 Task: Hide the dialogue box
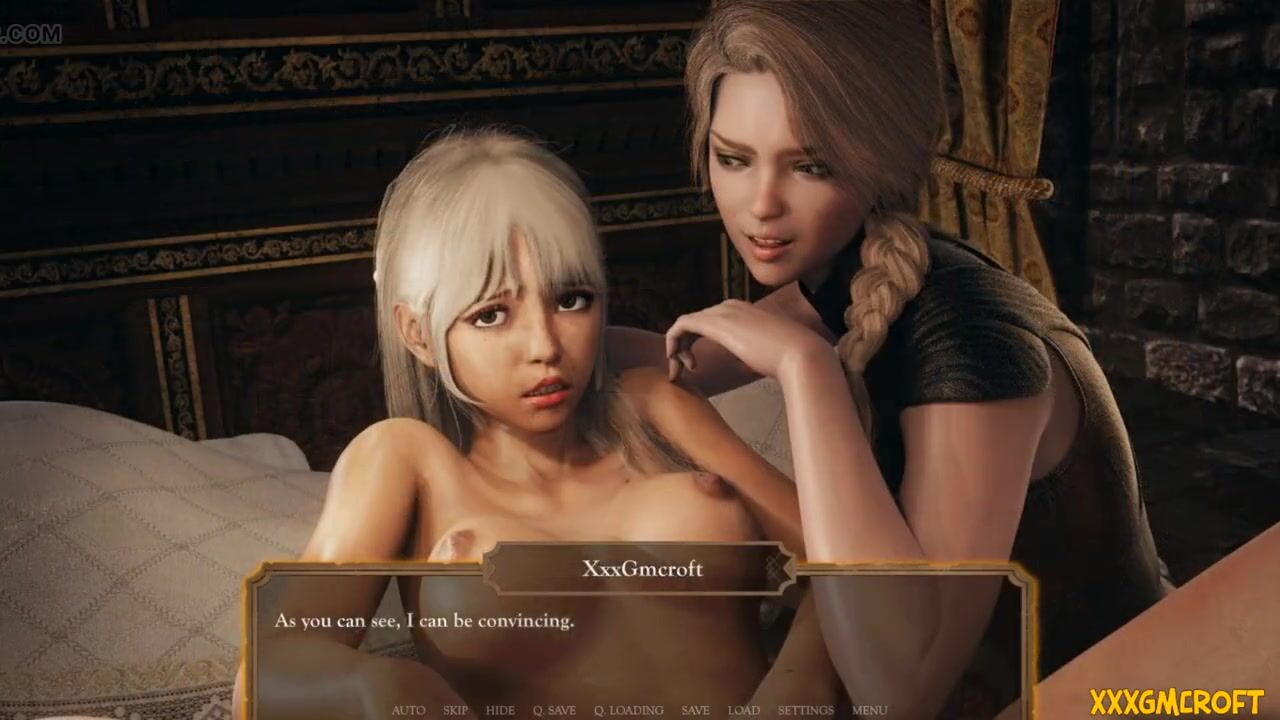click(500, 710)
